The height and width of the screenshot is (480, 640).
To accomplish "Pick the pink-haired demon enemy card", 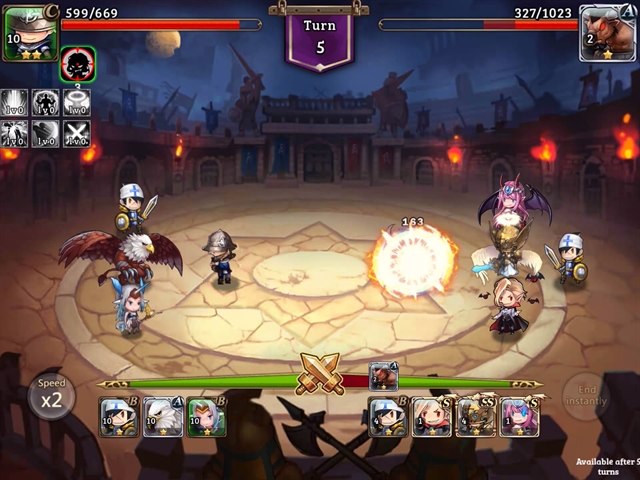I will [x=520, y=417].
